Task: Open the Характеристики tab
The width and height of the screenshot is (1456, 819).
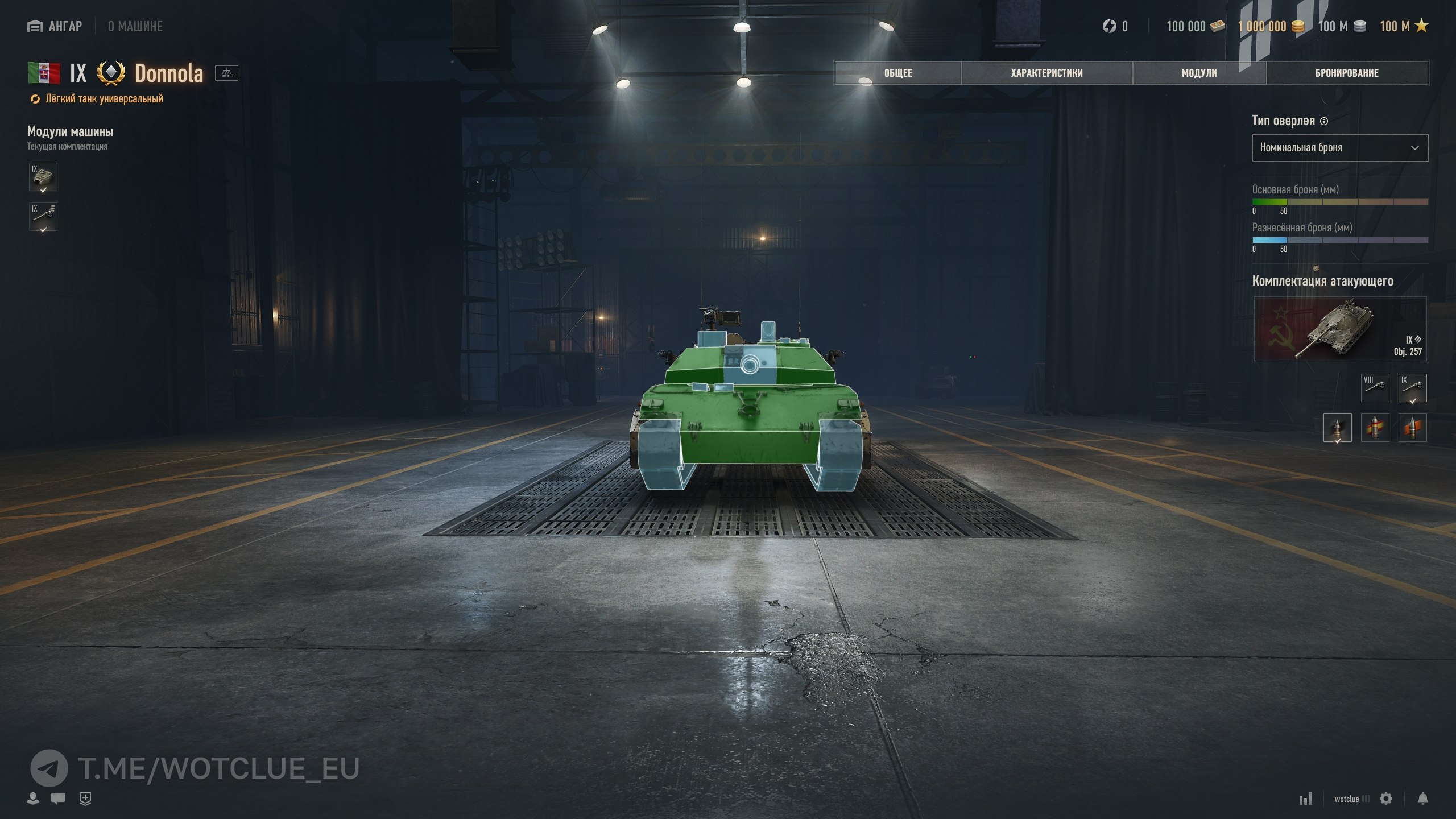Action: click(x=1046, y=73)
